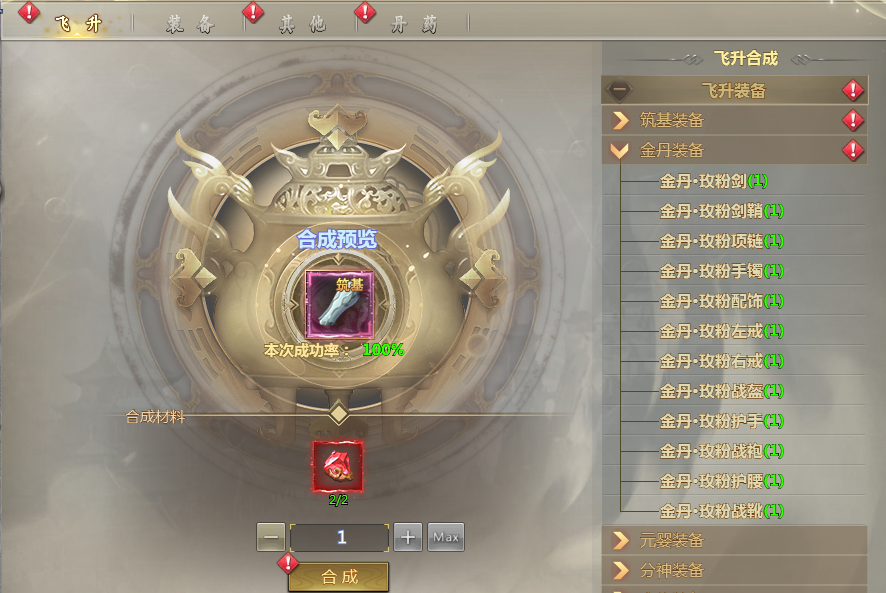This screenshot has width=886, height=593.
Task: Expand the 元婴装备 category
Action: pos(734,541)
